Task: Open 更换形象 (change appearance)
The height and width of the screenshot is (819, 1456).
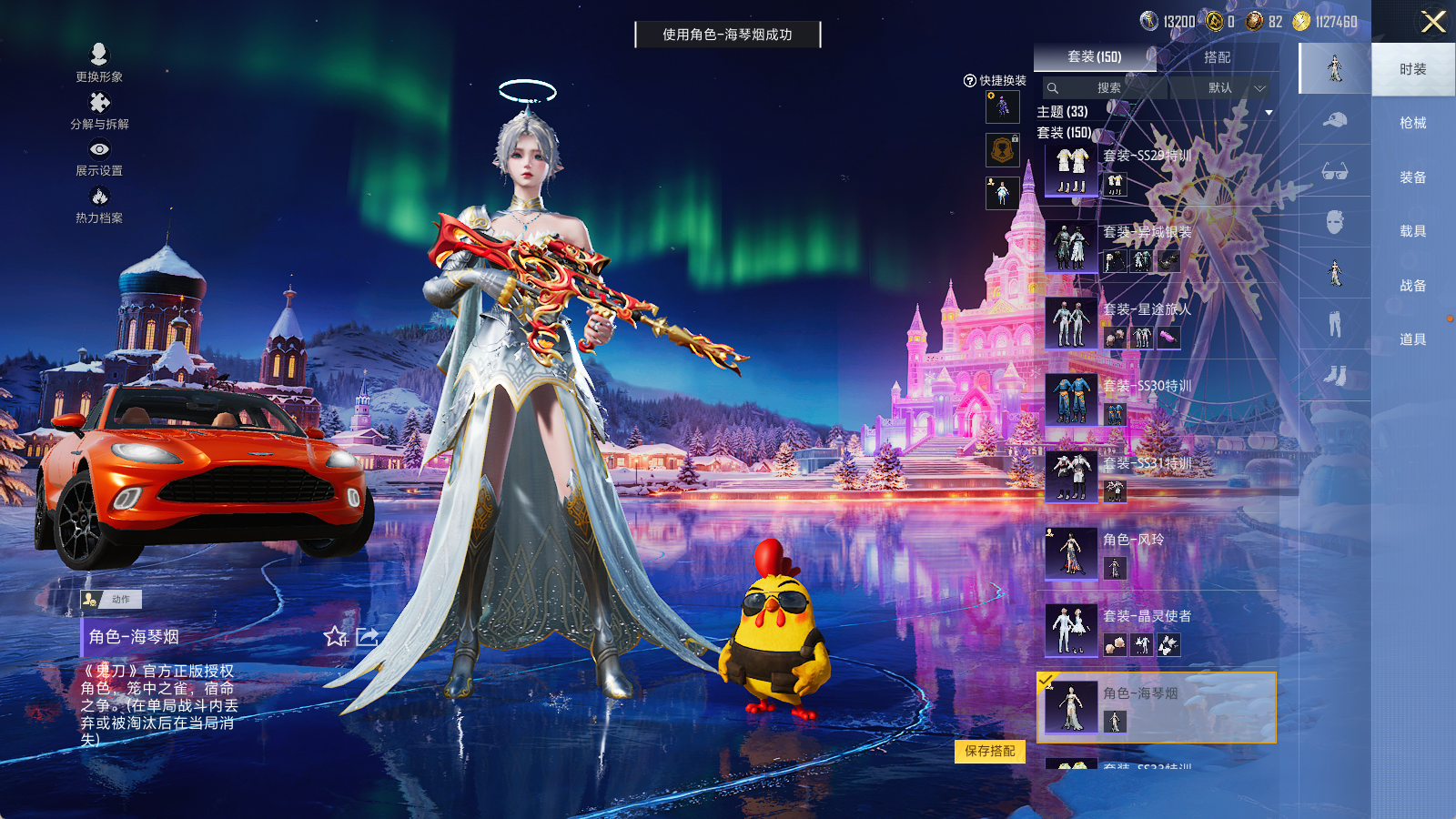Action: click(x=99, y=62)
